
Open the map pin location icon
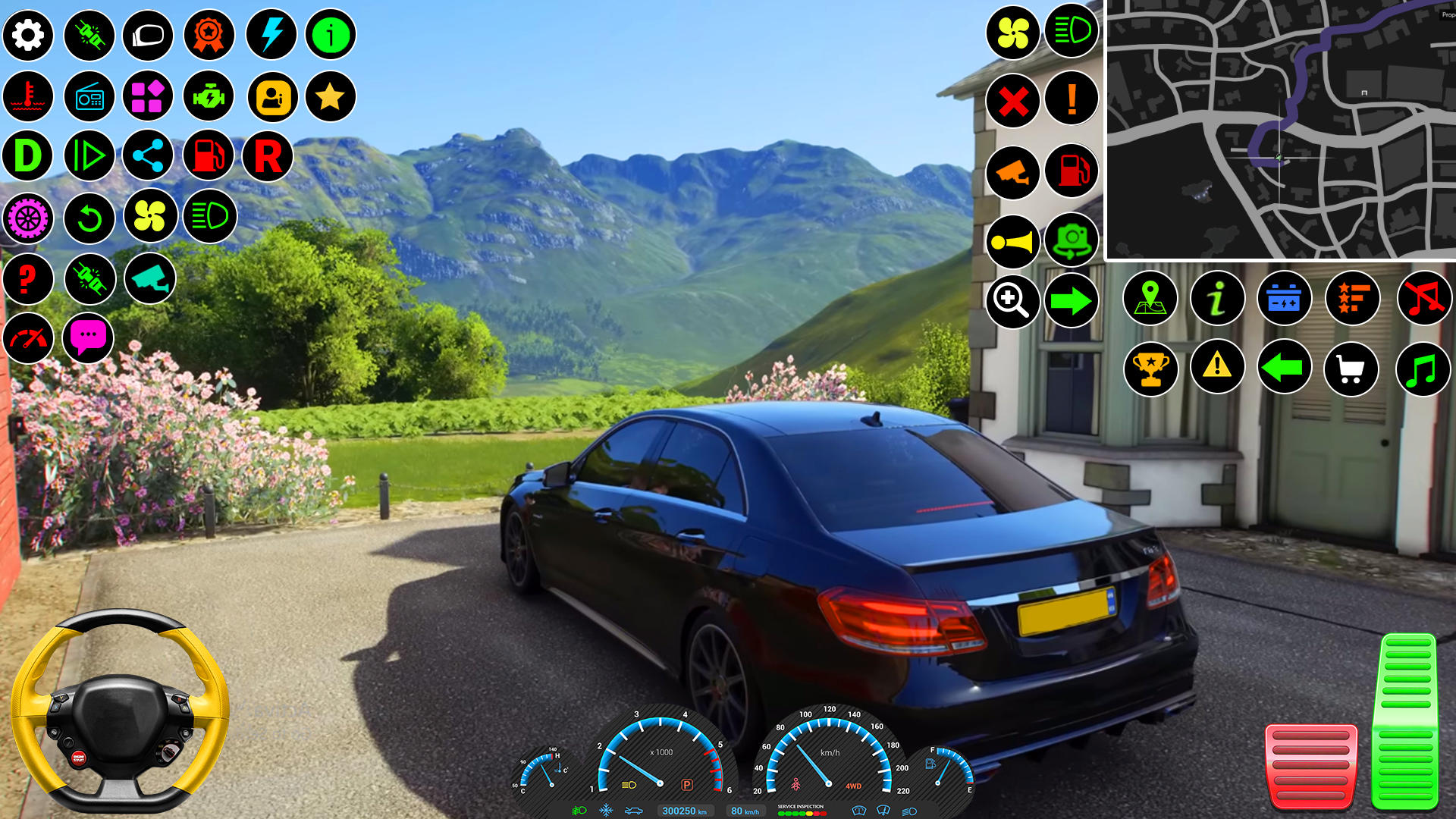(x=1150, y=298)
